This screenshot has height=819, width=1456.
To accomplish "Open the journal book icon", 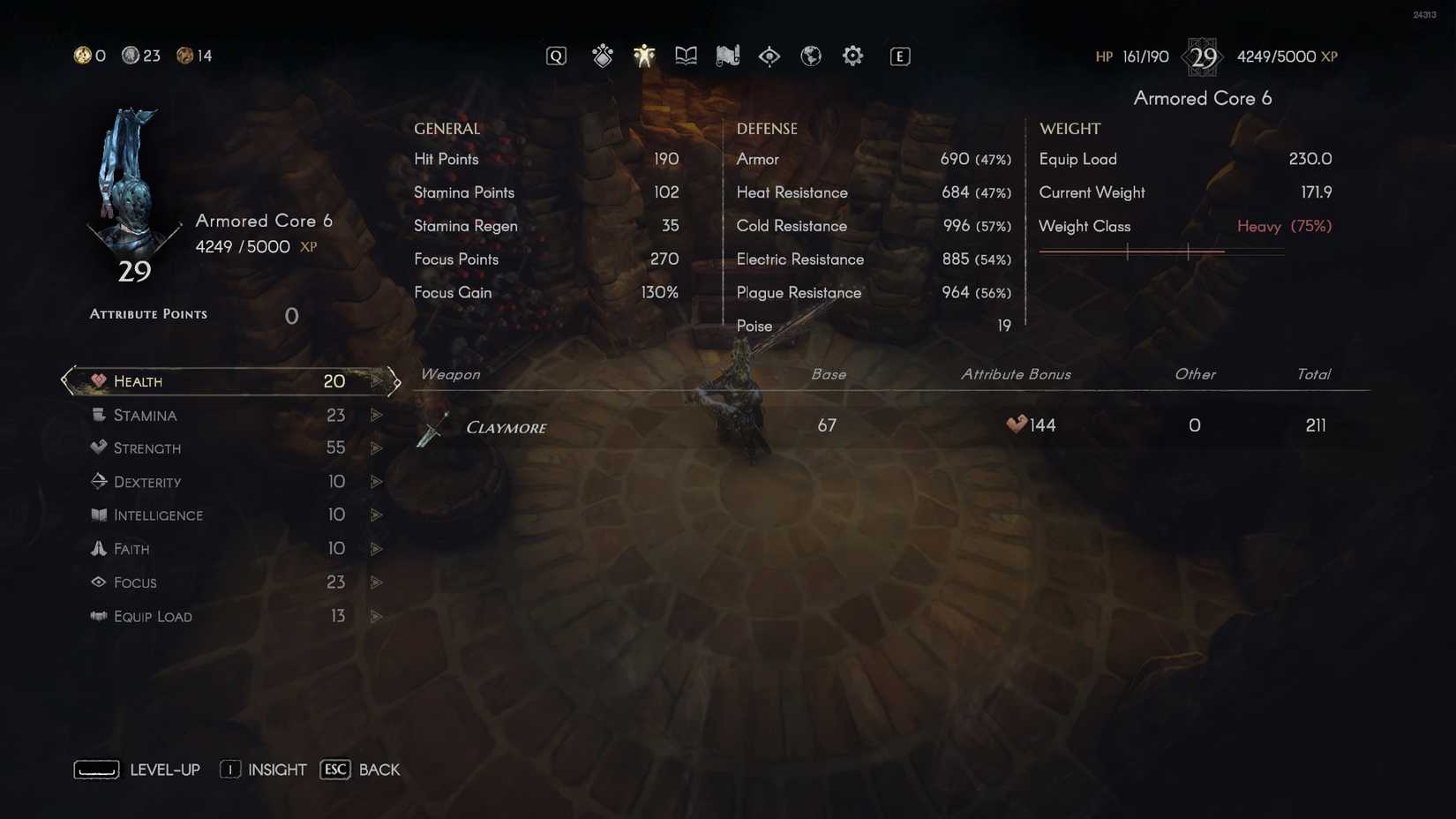I will 686,55.
